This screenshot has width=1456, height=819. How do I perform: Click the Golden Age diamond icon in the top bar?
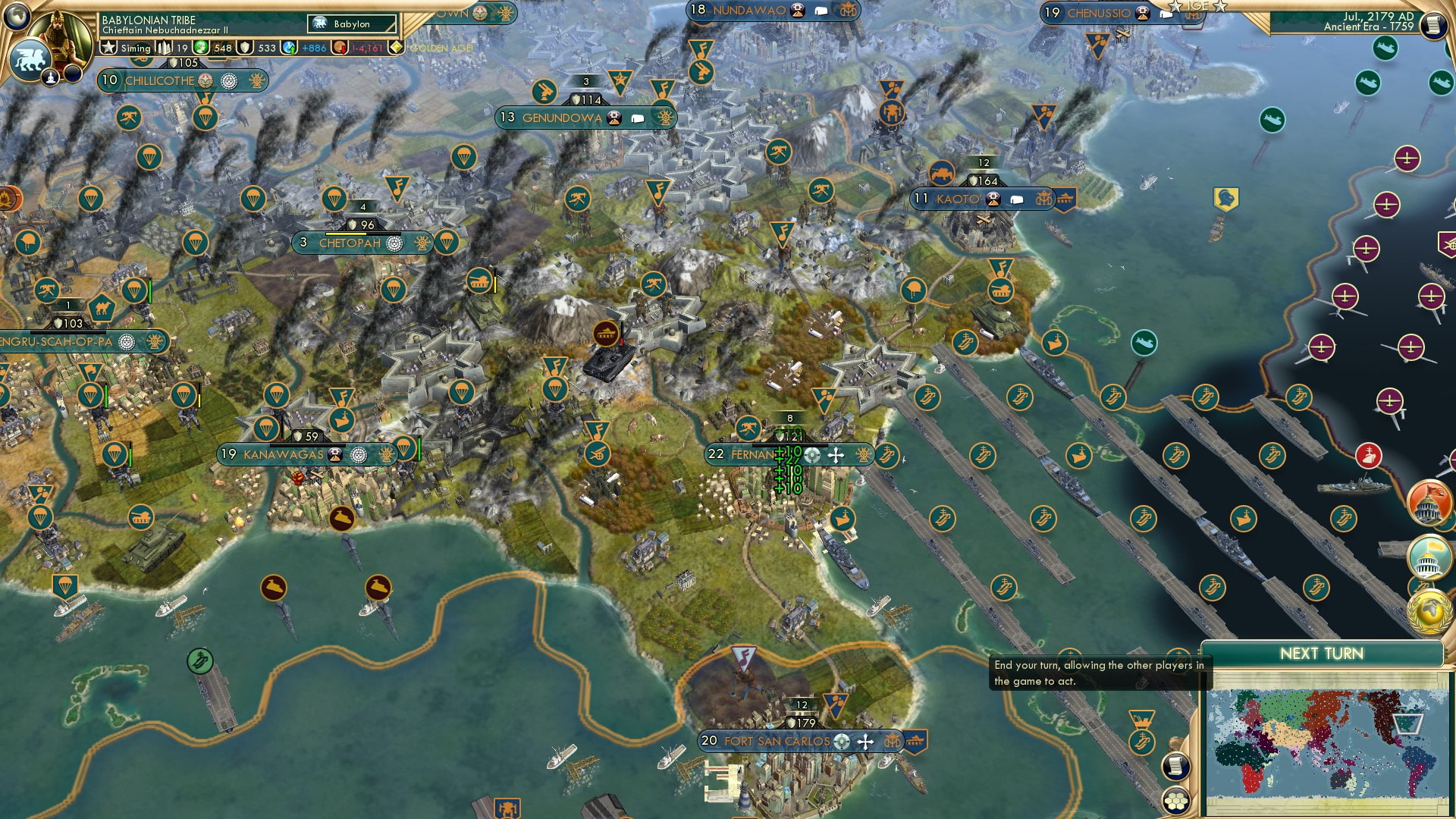[396, 47]
